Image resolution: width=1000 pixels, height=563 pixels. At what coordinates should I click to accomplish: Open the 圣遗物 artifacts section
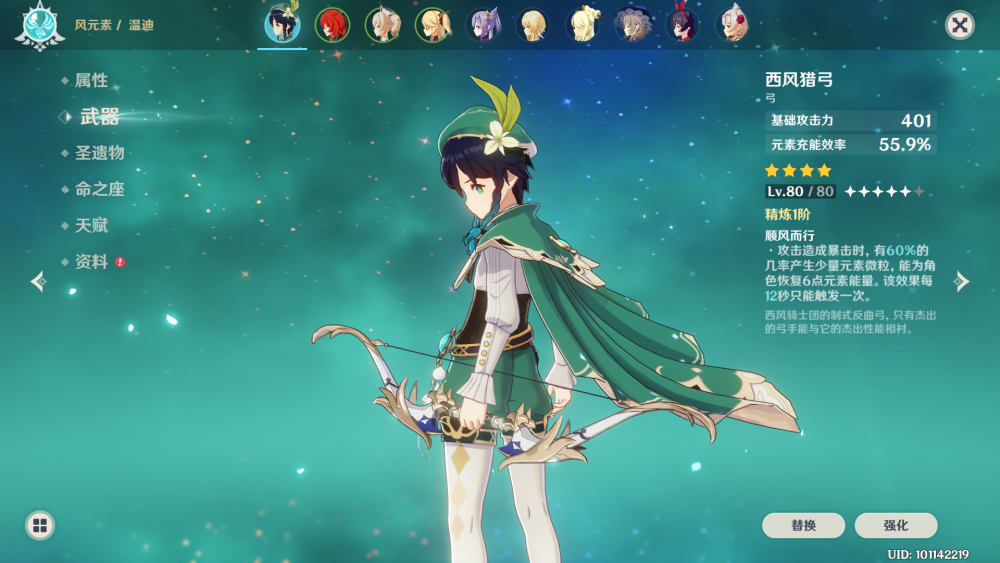[99, 153]
